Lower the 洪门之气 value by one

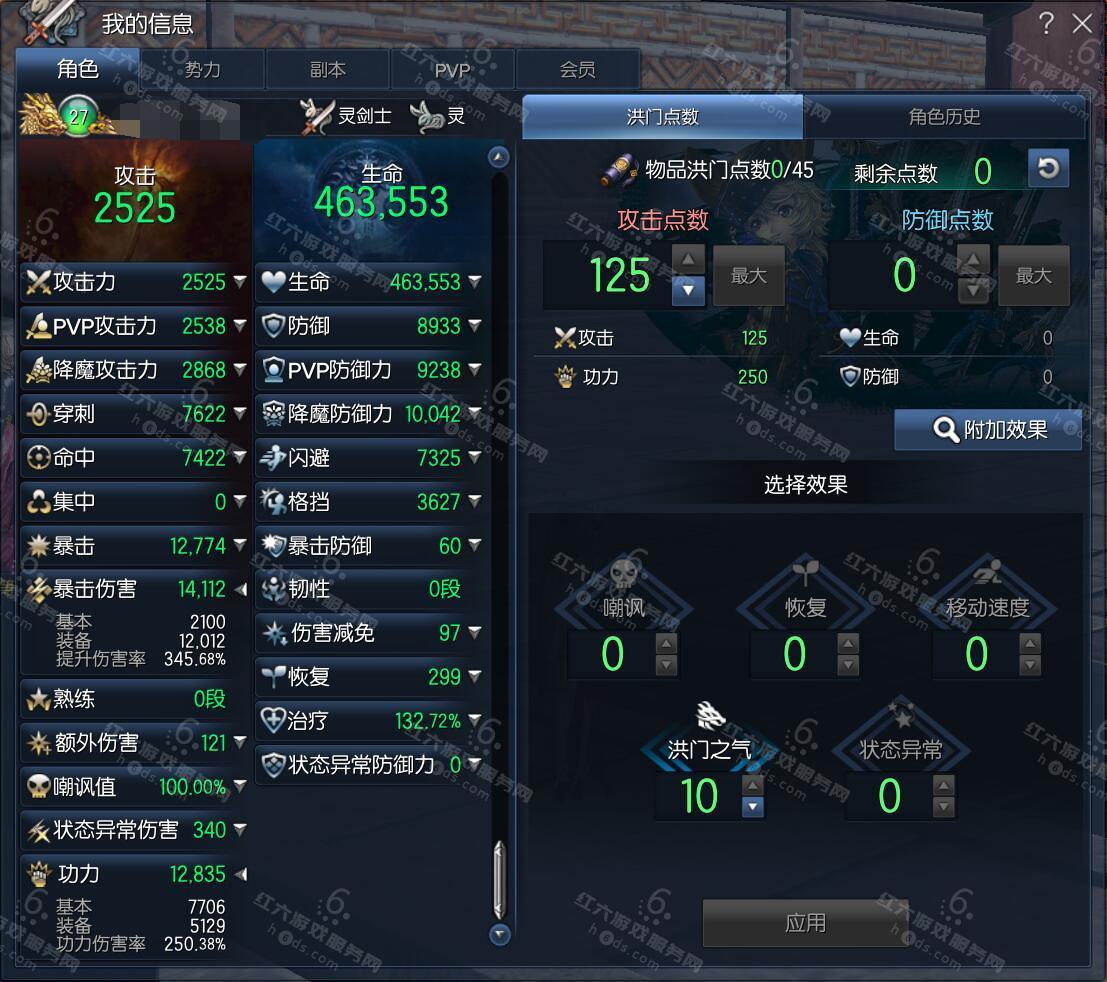click(x=753, y=807)
